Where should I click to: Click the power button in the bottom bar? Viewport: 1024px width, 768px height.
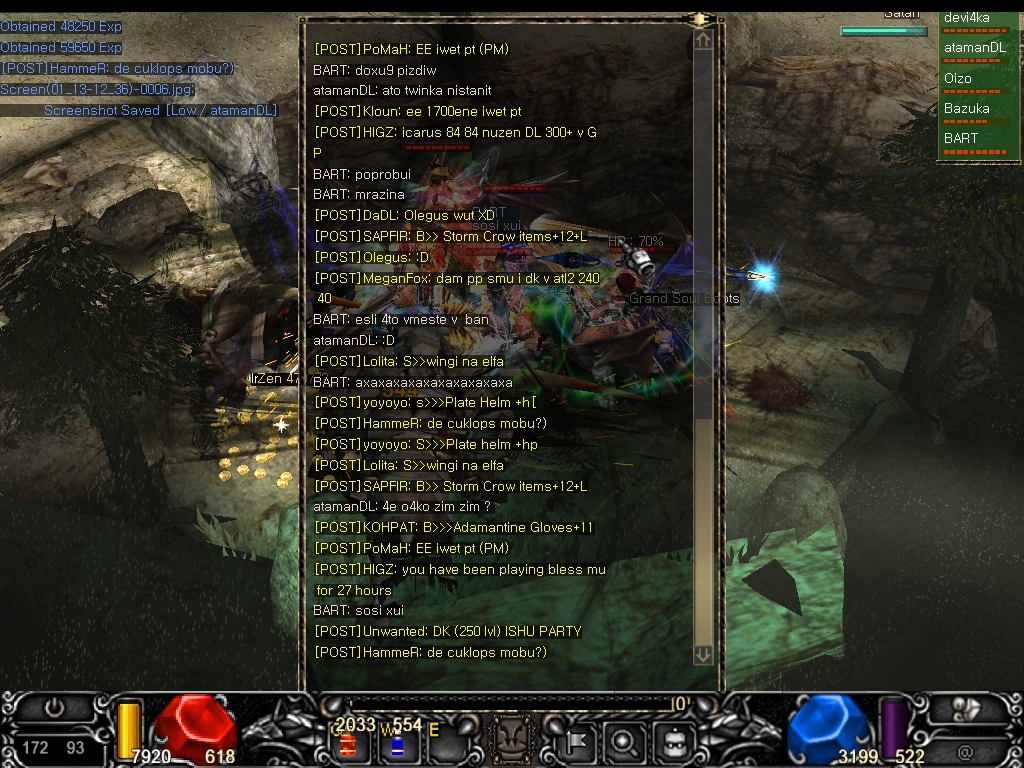(55, 708)
